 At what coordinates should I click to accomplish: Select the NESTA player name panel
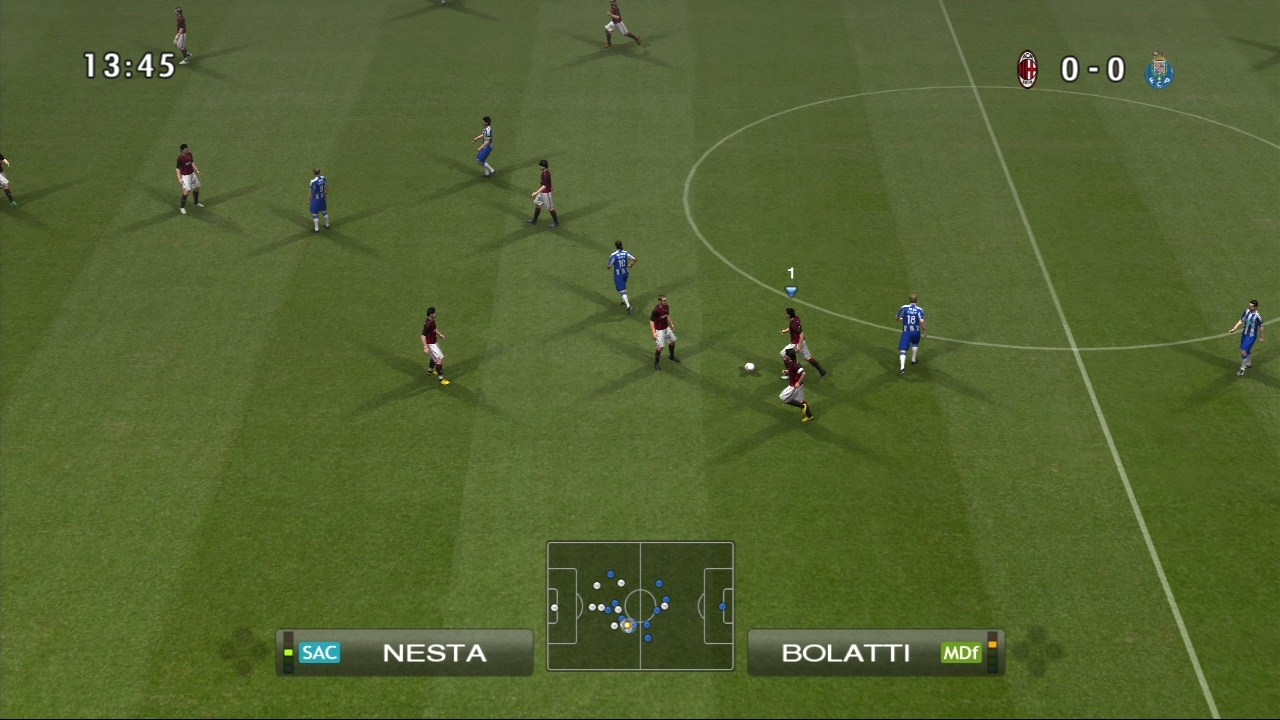[405, 653]
